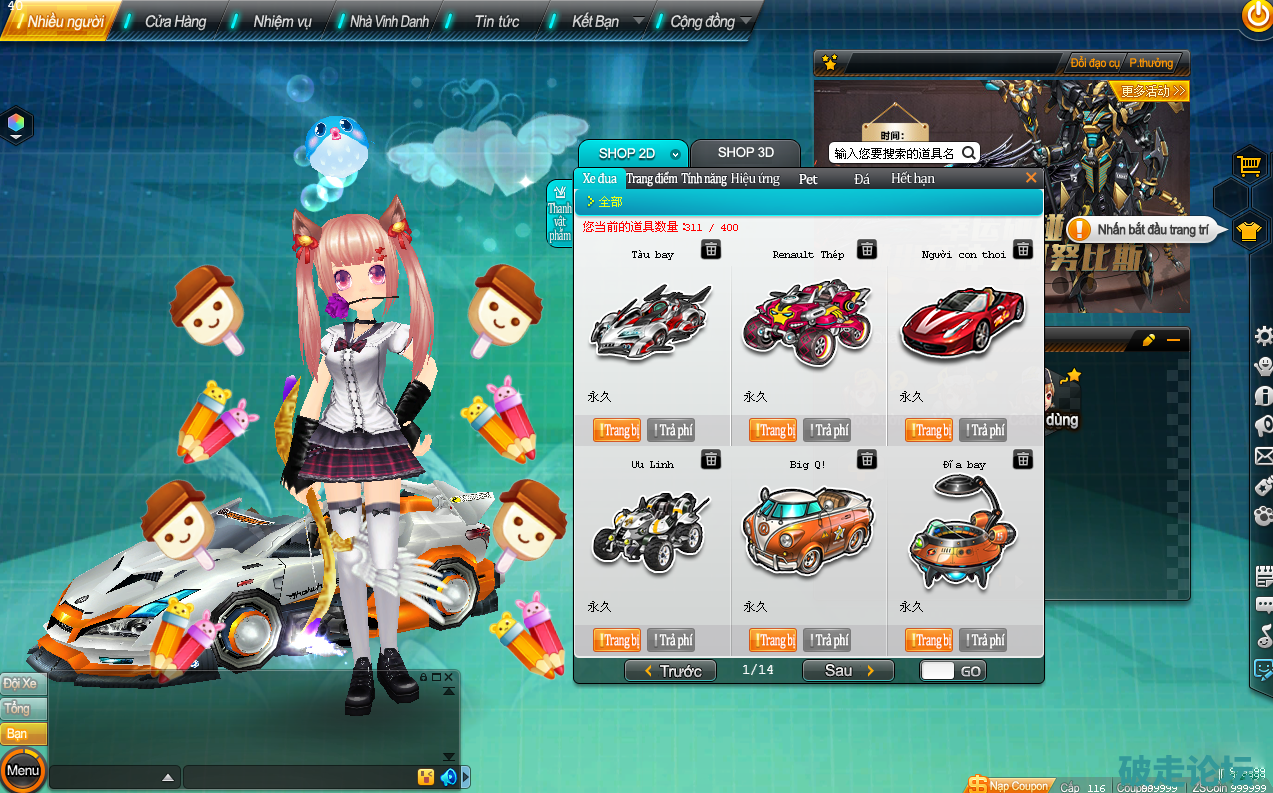Switch to the SHOP 3D tab
Viewport: 1273px width, 793px height.
coord(745,153)
